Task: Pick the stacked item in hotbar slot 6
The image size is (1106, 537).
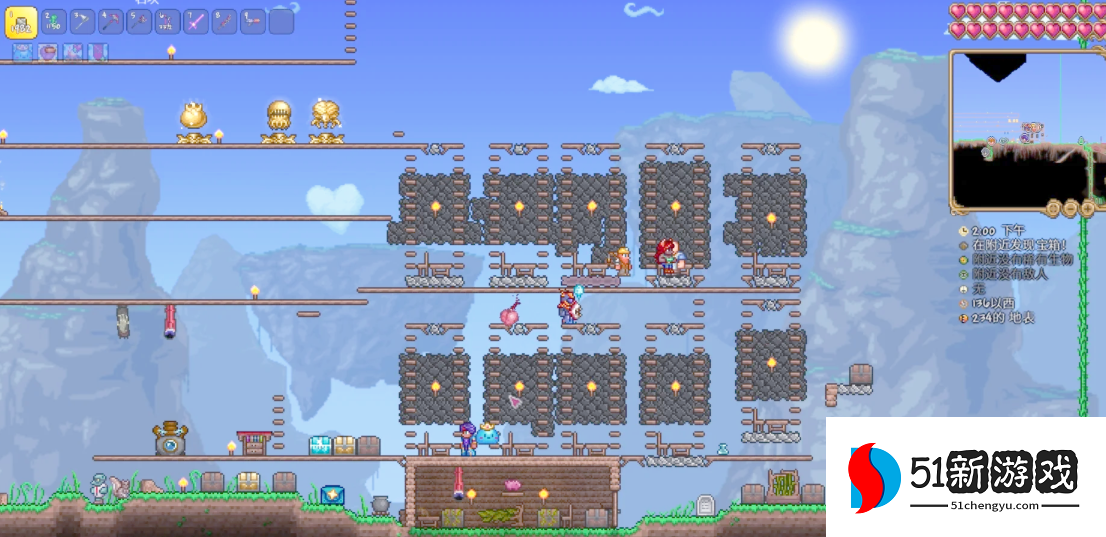Action: pyautogui.click(x=168, y=22)
